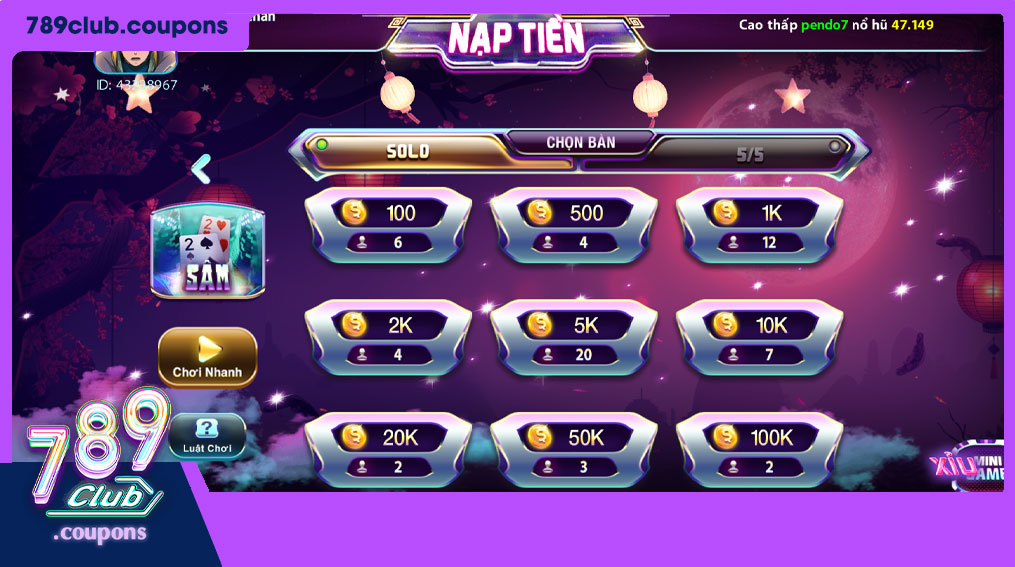Start a quick game with Chơi Nhanh
The height and width of the screenshot is (567, 1015).
[207, 357]
